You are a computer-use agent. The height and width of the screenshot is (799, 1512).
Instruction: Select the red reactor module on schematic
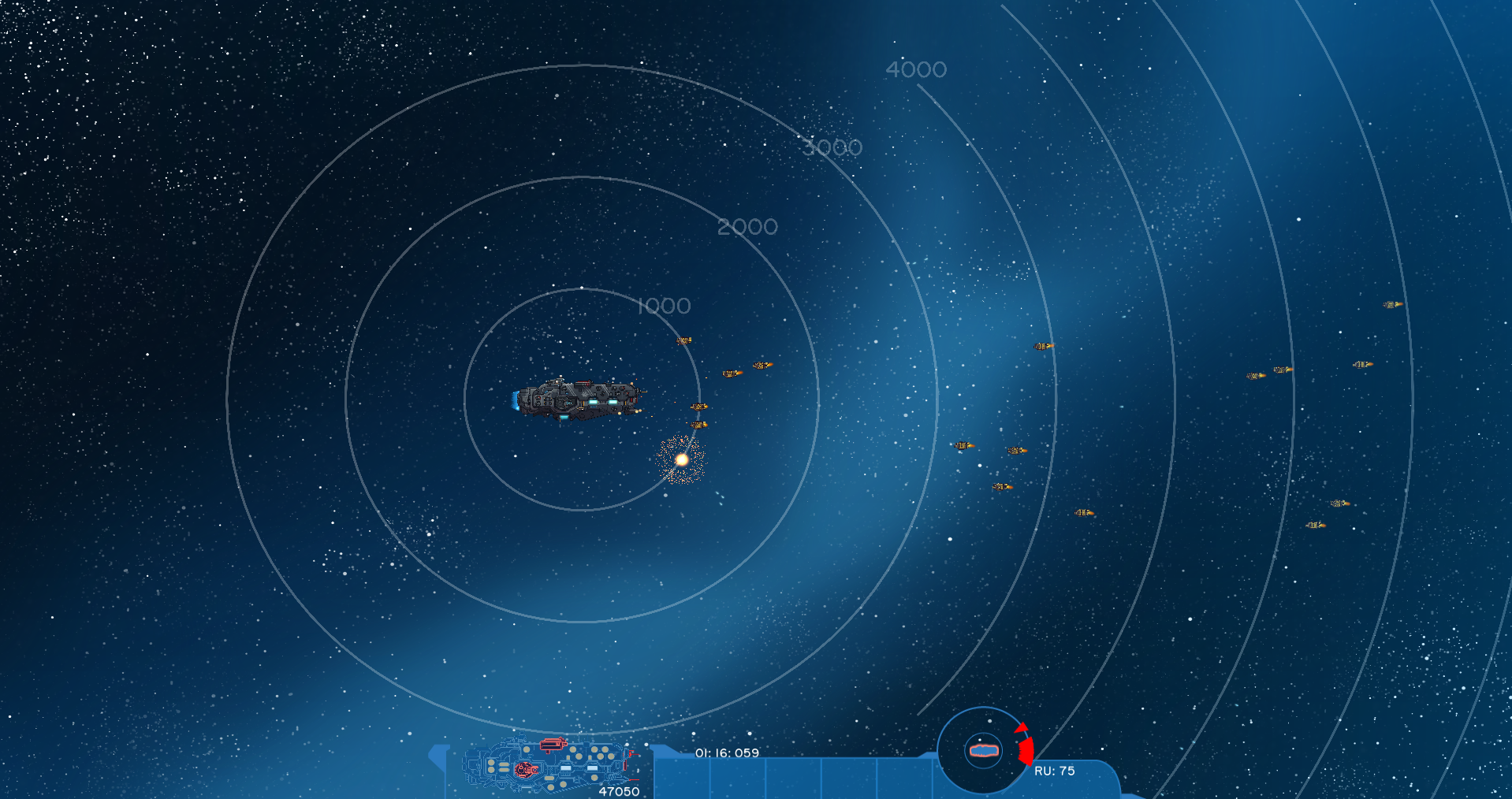(525, 770)
